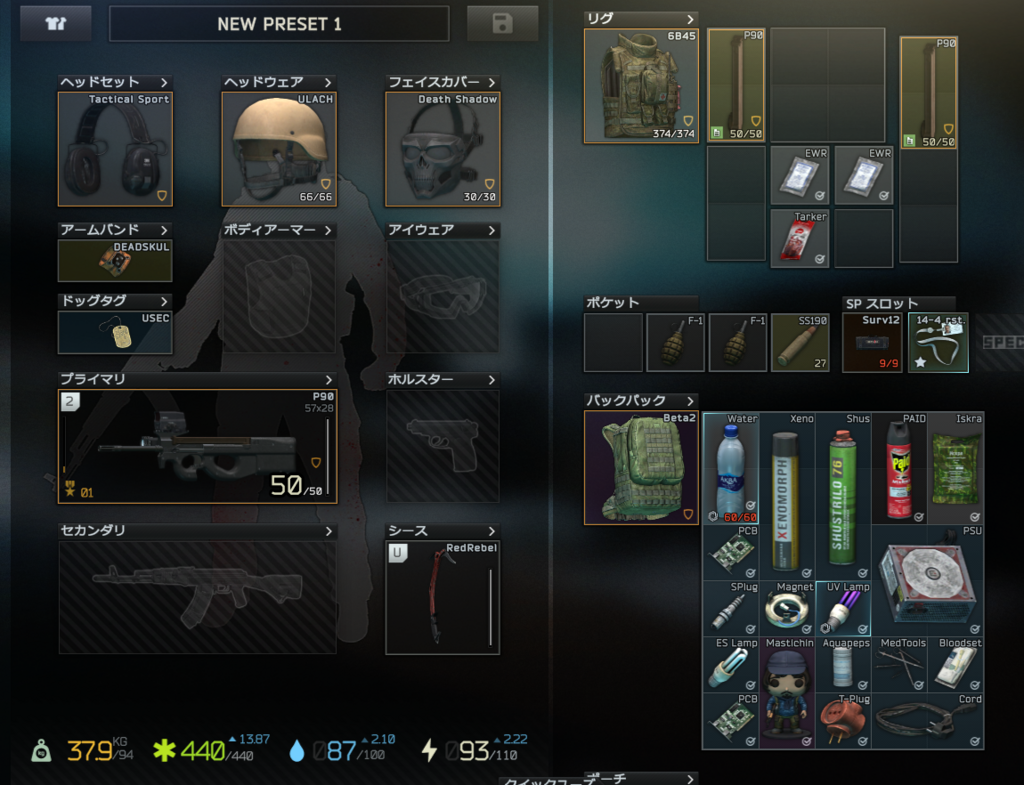
Task: Select the Xenomorph sealing foam item
Action: (787, 496)
